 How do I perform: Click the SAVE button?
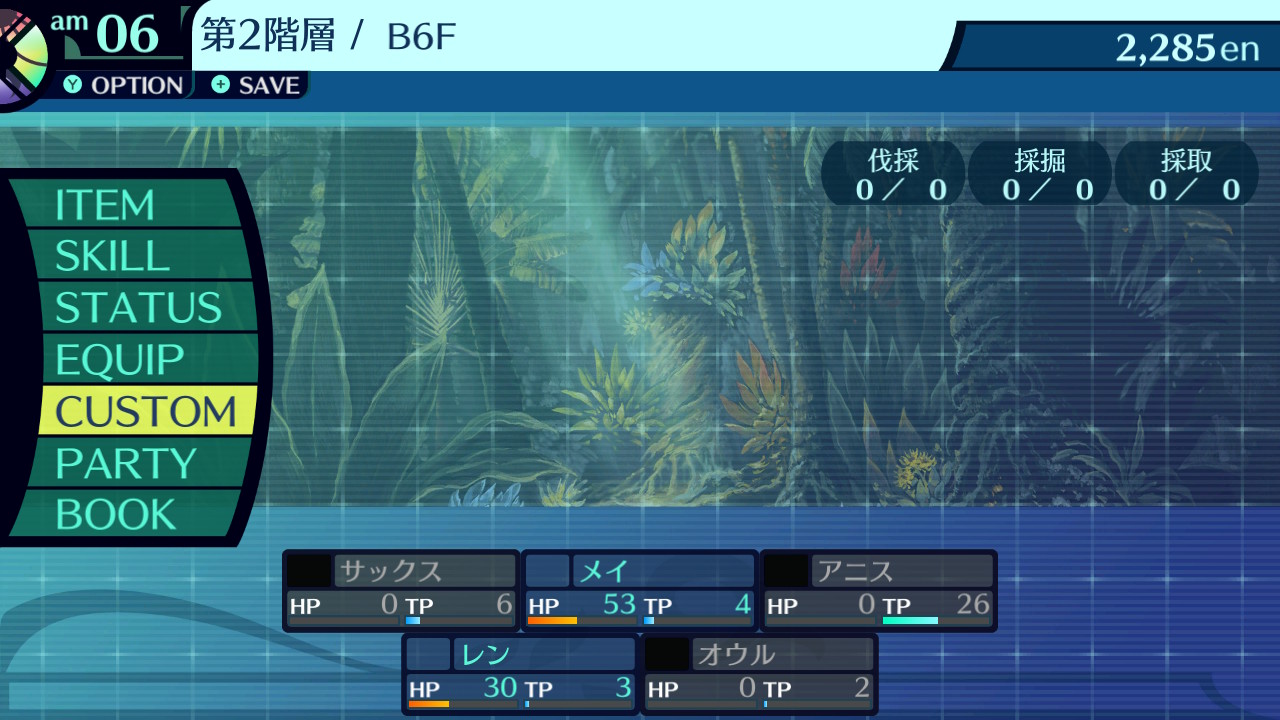tap(256, 85)
